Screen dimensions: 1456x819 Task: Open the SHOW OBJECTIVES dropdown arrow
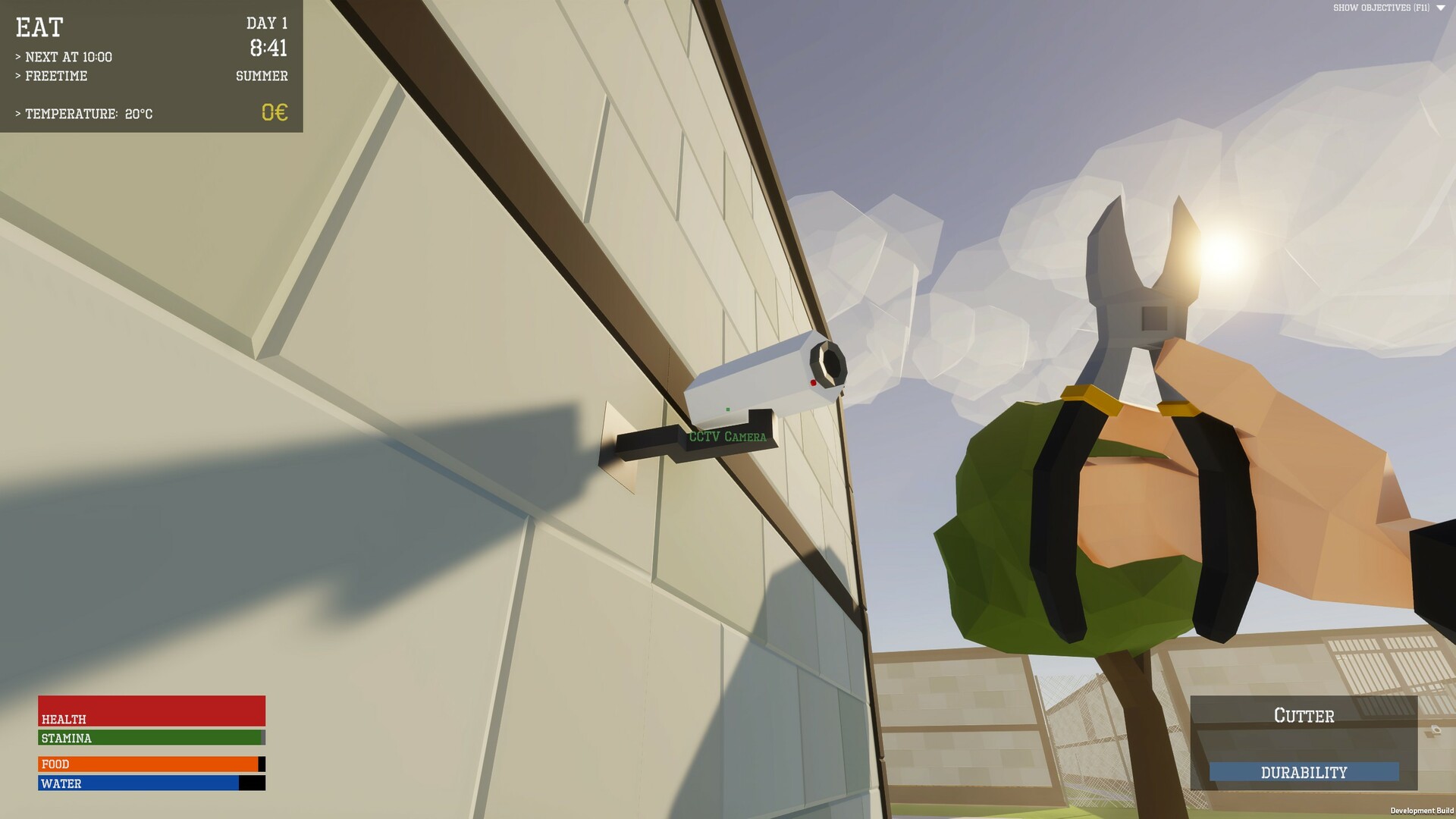click(x=1442, y=8)
